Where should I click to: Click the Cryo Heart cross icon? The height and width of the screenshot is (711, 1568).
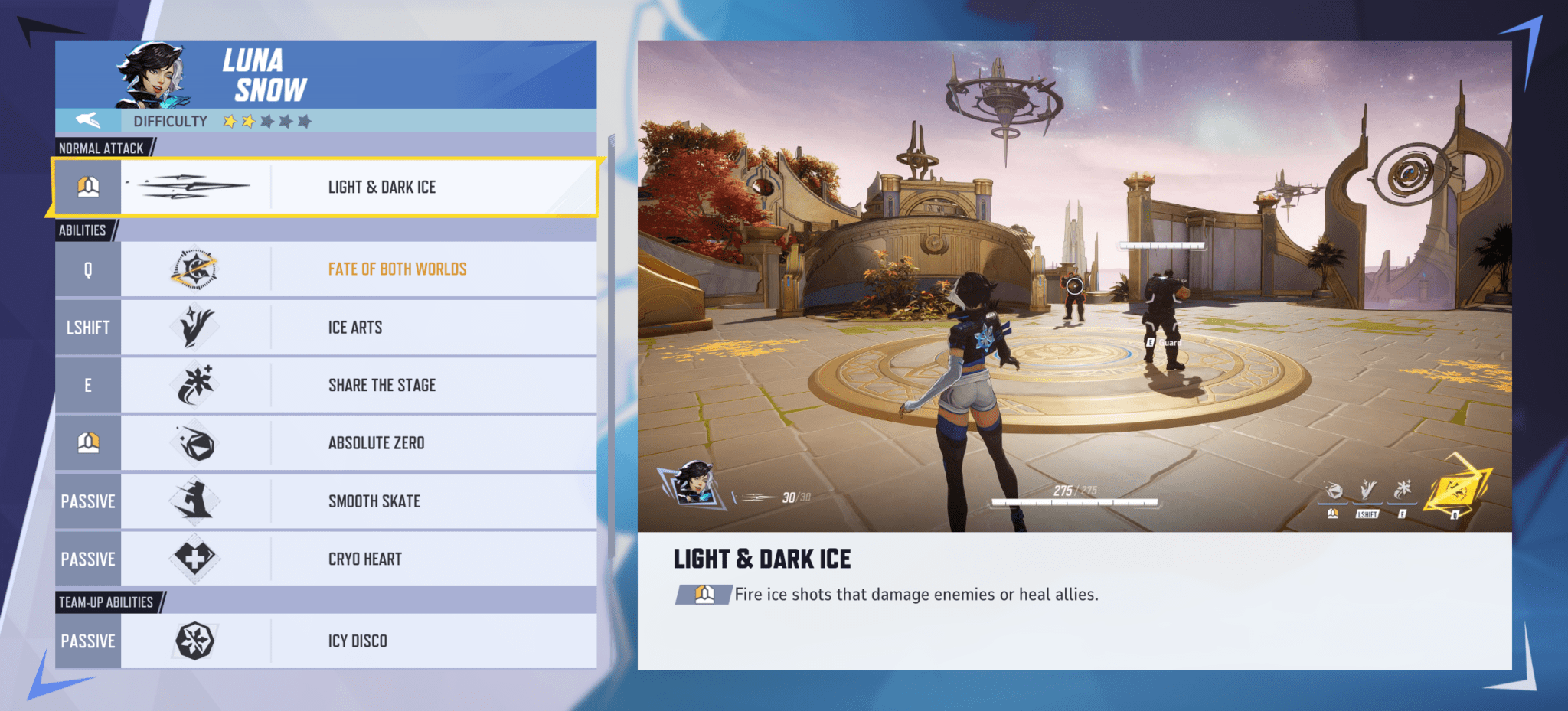click(195, 559)
